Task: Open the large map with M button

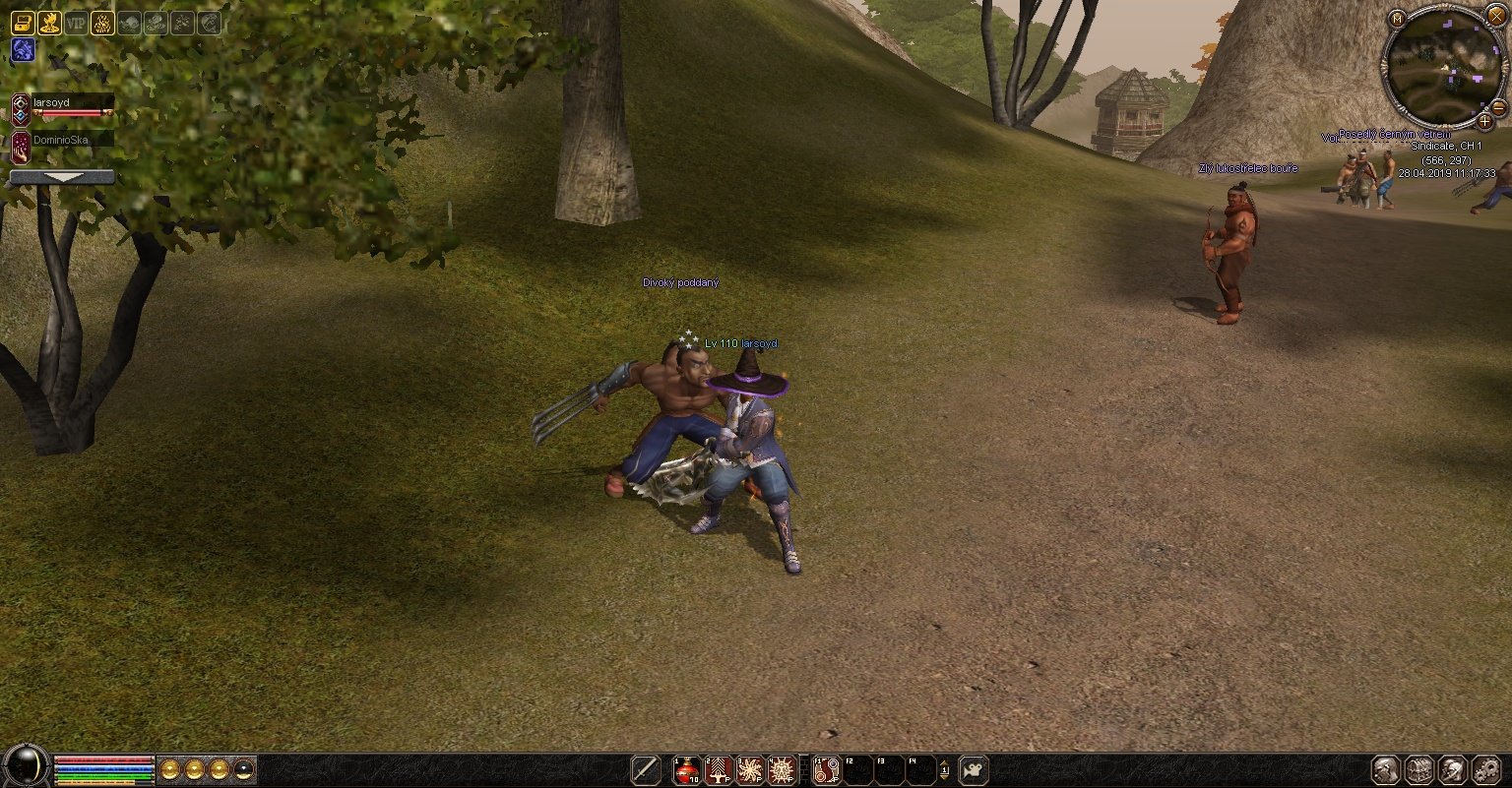Action: point(1397,18)
